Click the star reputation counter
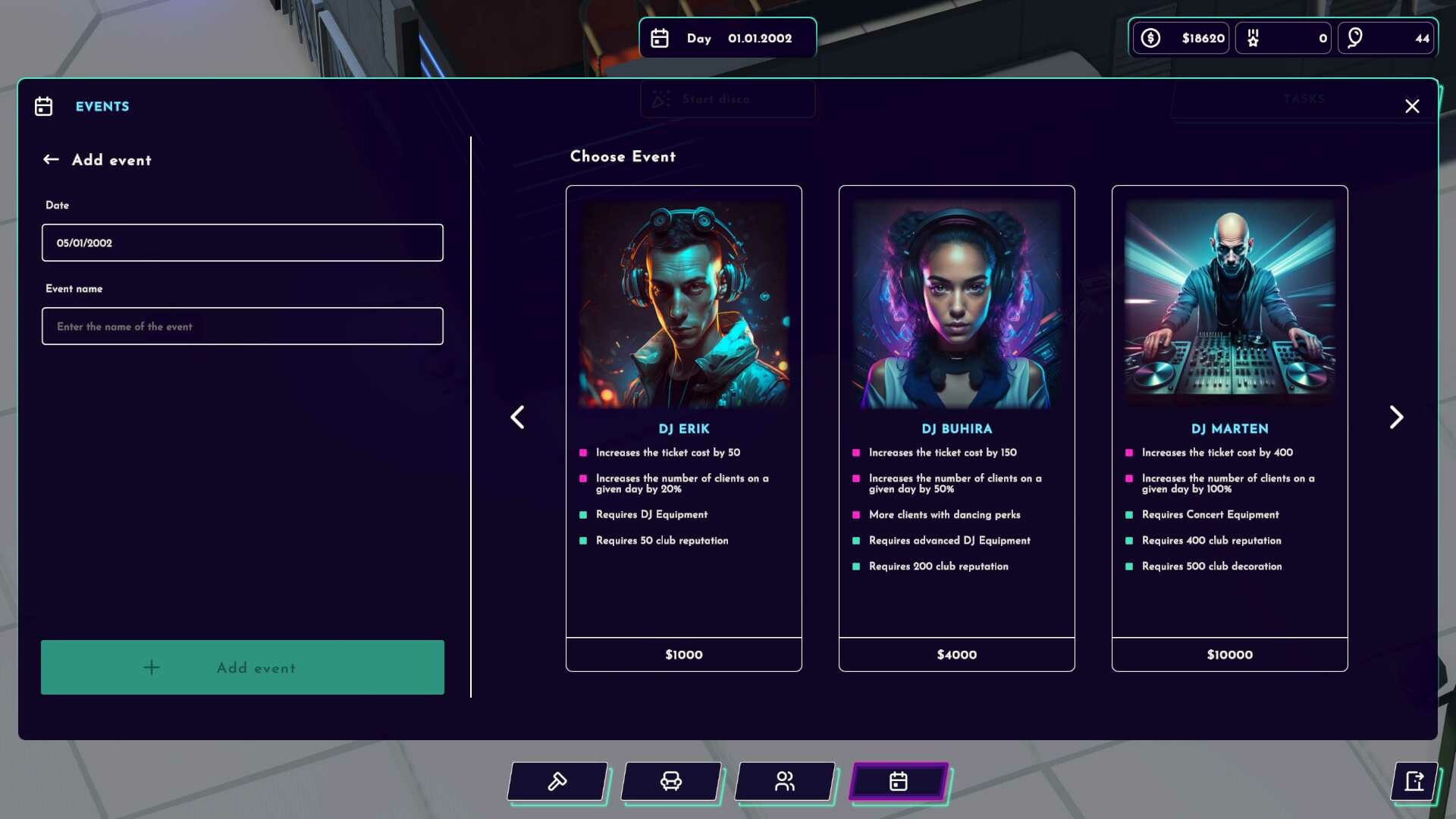The image size is (1456, 819). (1283, 37)
